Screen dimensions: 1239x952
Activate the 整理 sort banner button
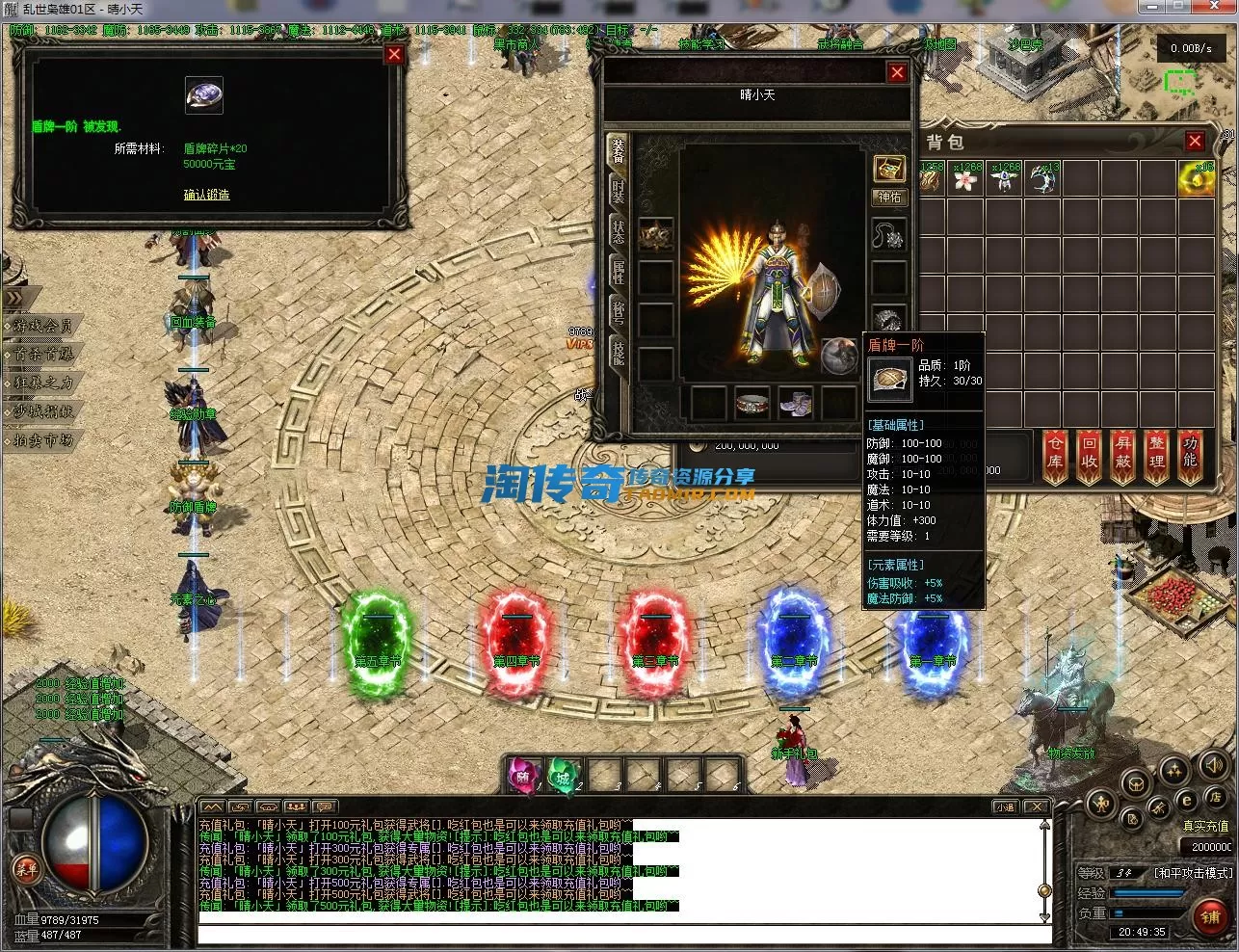coord(1157,455)
